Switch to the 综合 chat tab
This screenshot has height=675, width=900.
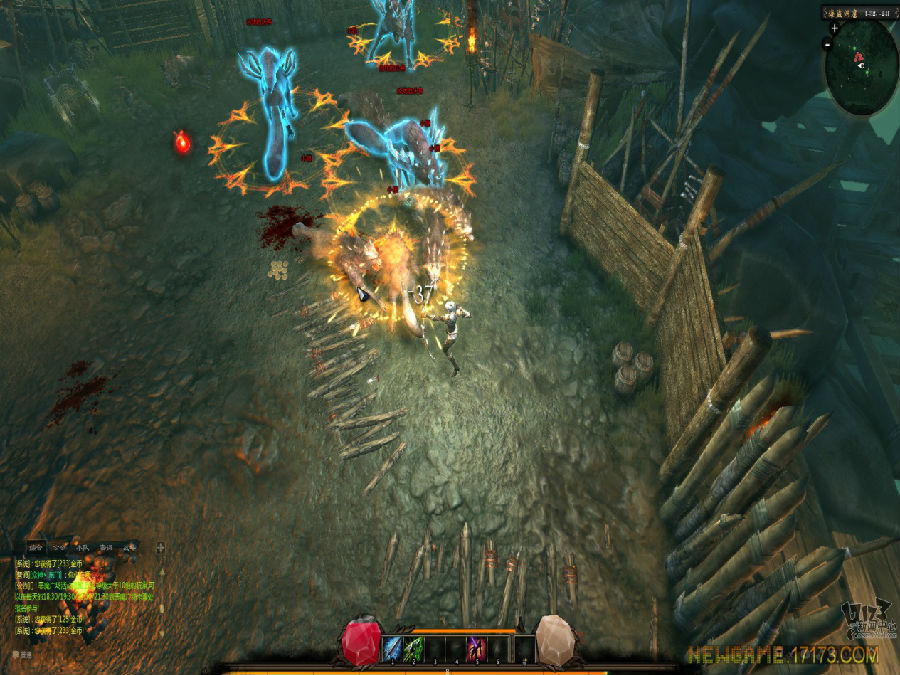(36, 547)
